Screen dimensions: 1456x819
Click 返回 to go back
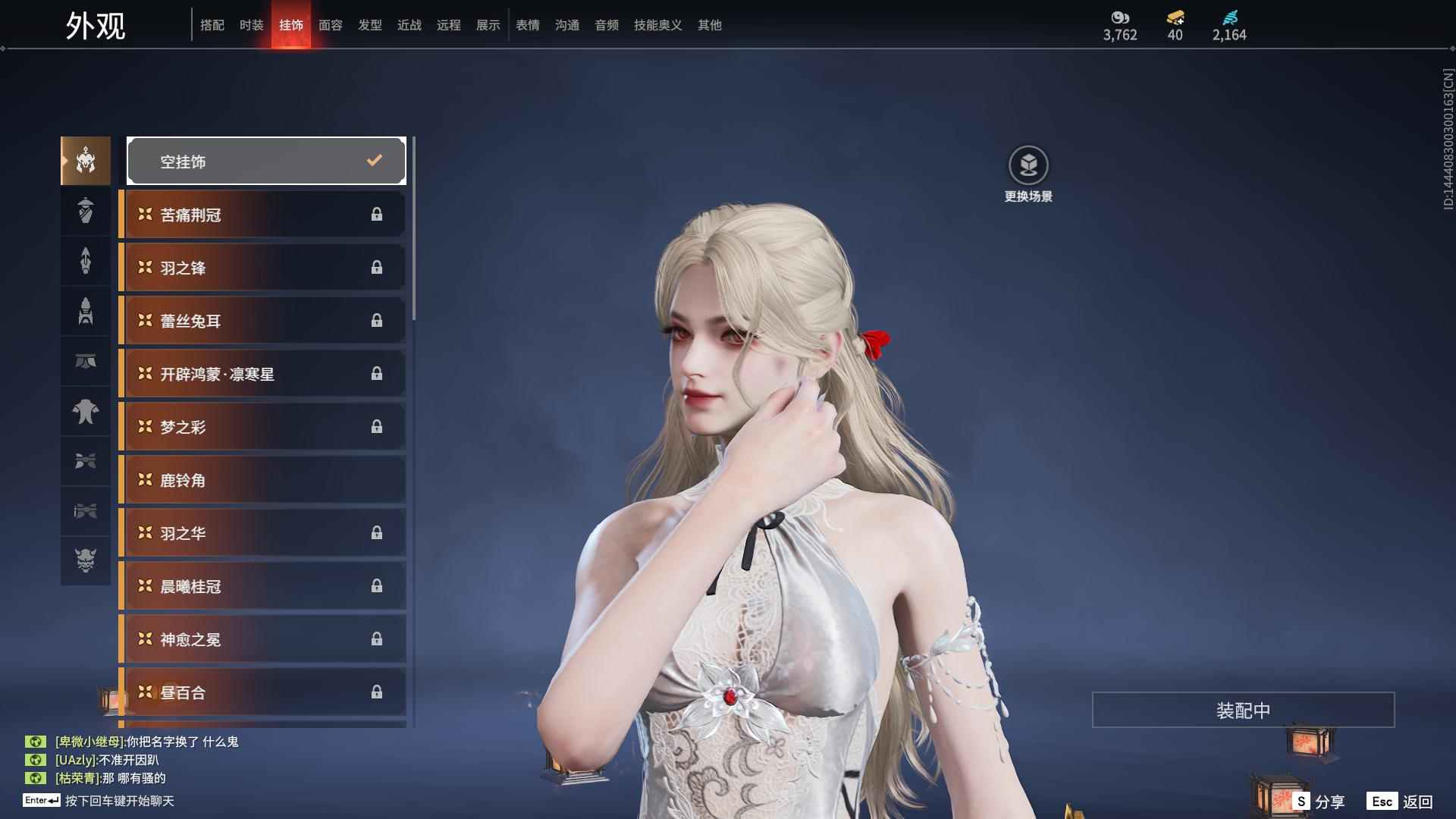(1401, 802)
